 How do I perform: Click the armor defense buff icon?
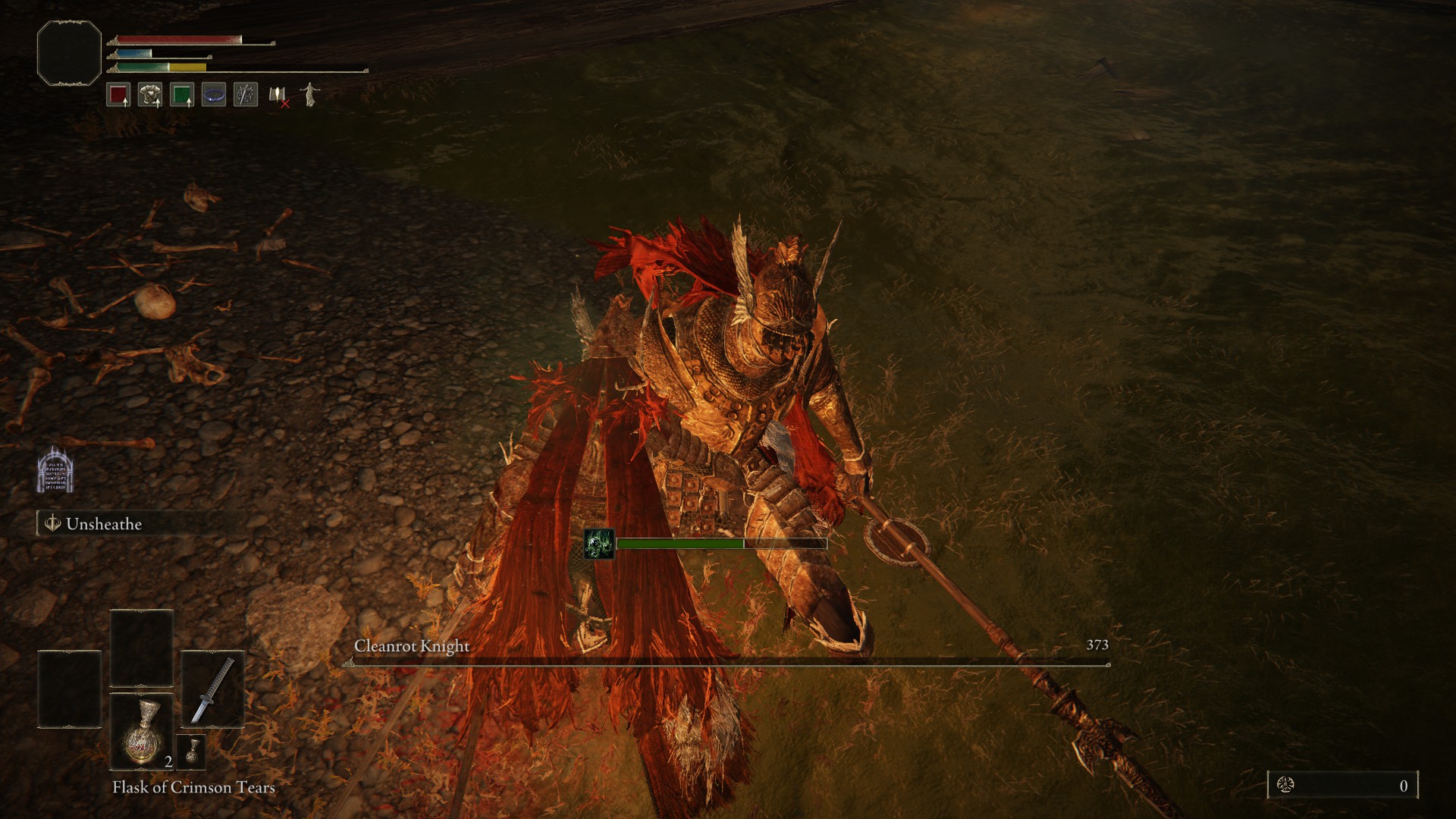(x=151, y=94)
